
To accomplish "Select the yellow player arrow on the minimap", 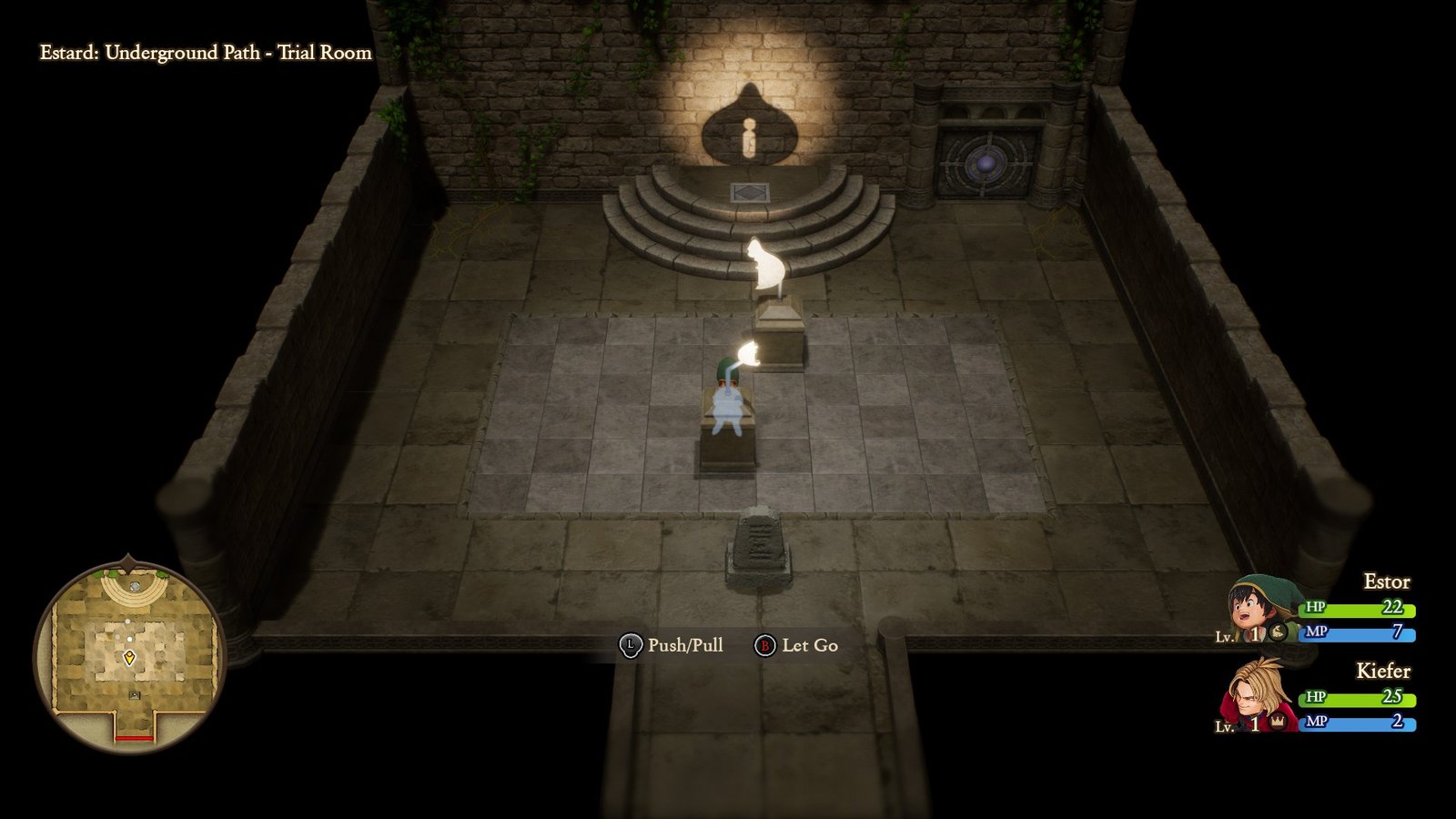I will click(x=129, y=658).
